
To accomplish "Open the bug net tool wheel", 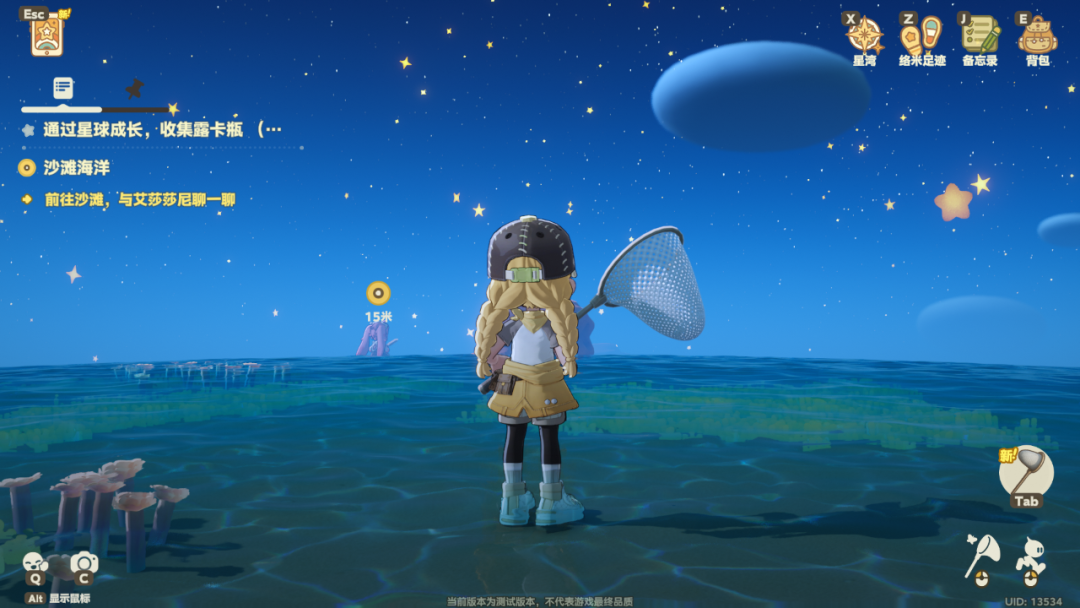I will (x=1026, y=474).
